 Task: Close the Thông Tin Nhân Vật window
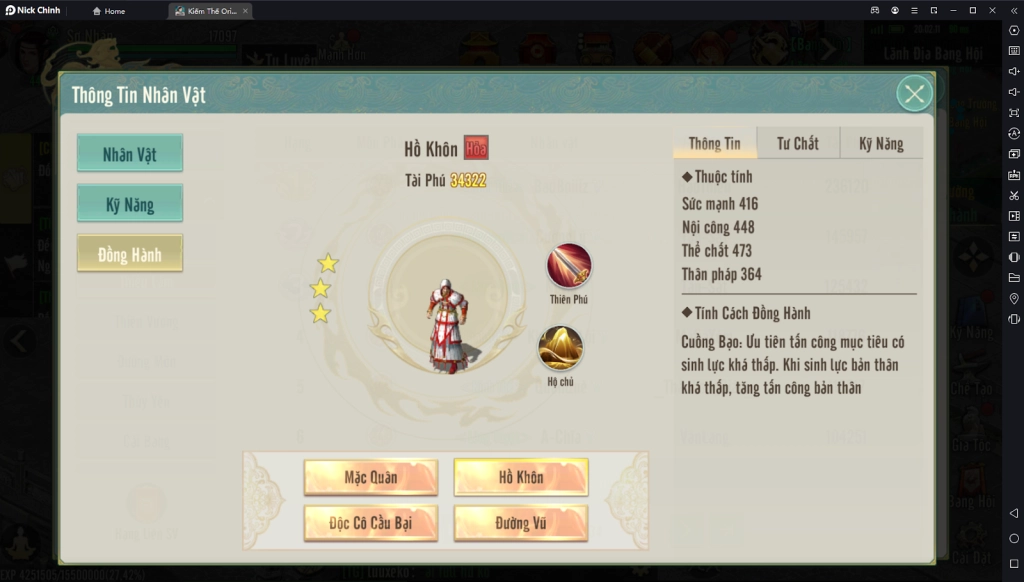[x=913, y=94]
